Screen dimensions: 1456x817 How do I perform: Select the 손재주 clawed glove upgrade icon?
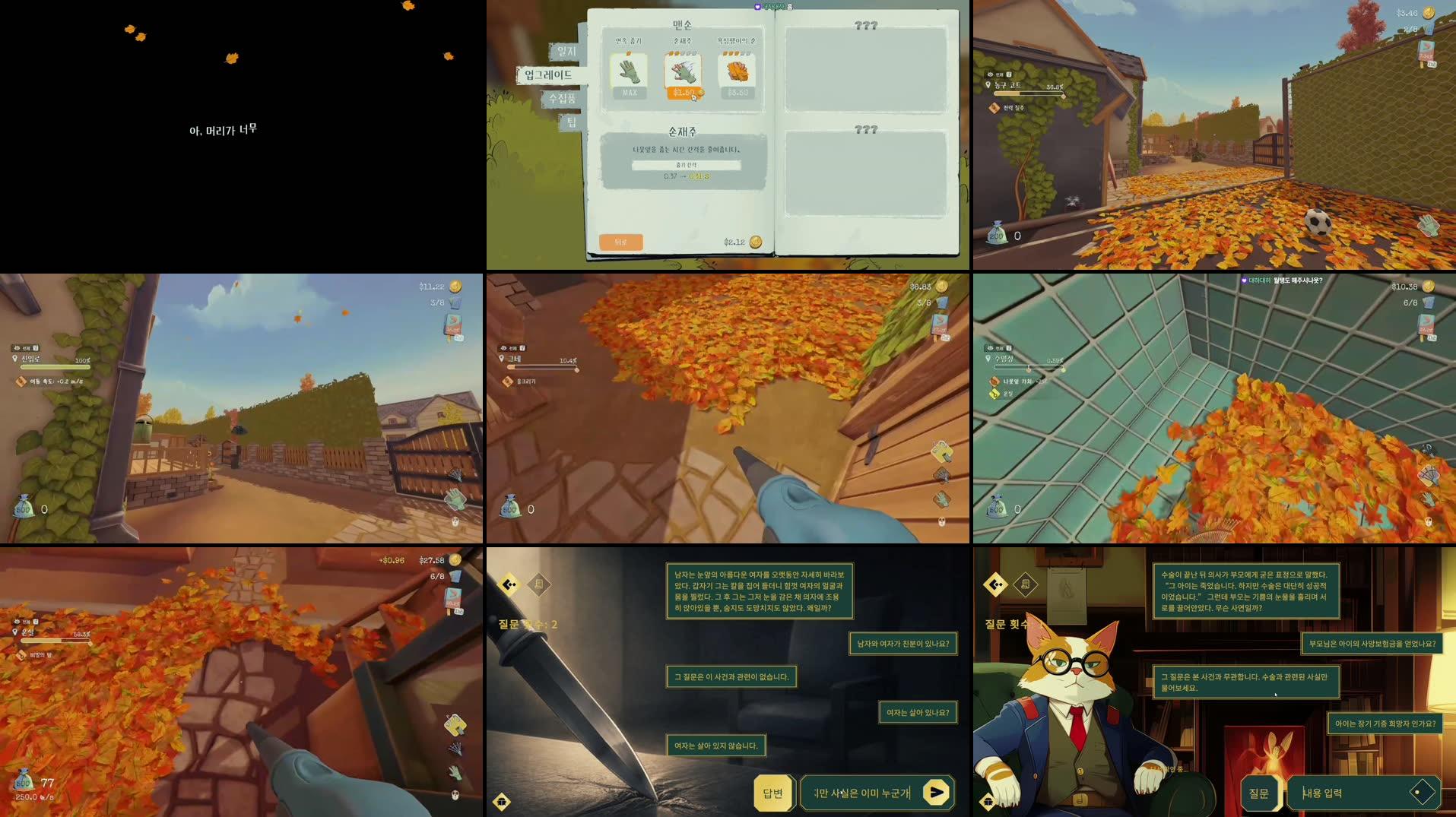tap(684, 72)
